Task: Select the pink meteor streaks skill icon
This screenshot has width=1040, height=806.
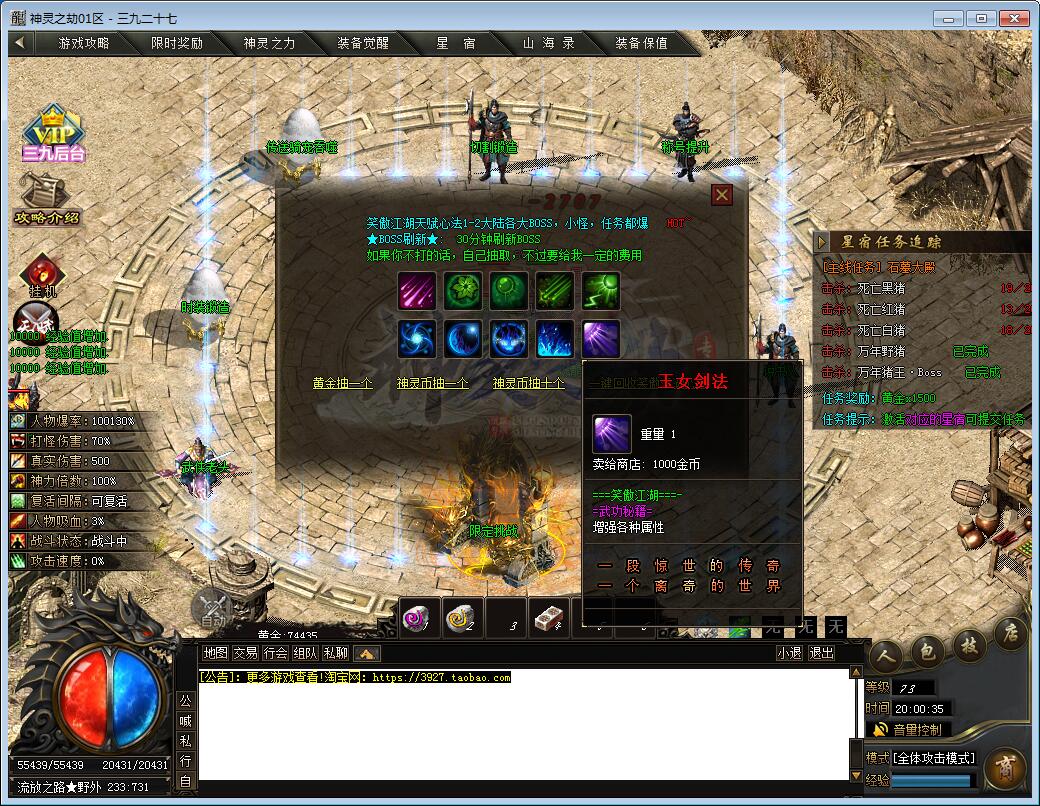Action: pos(417,291)
